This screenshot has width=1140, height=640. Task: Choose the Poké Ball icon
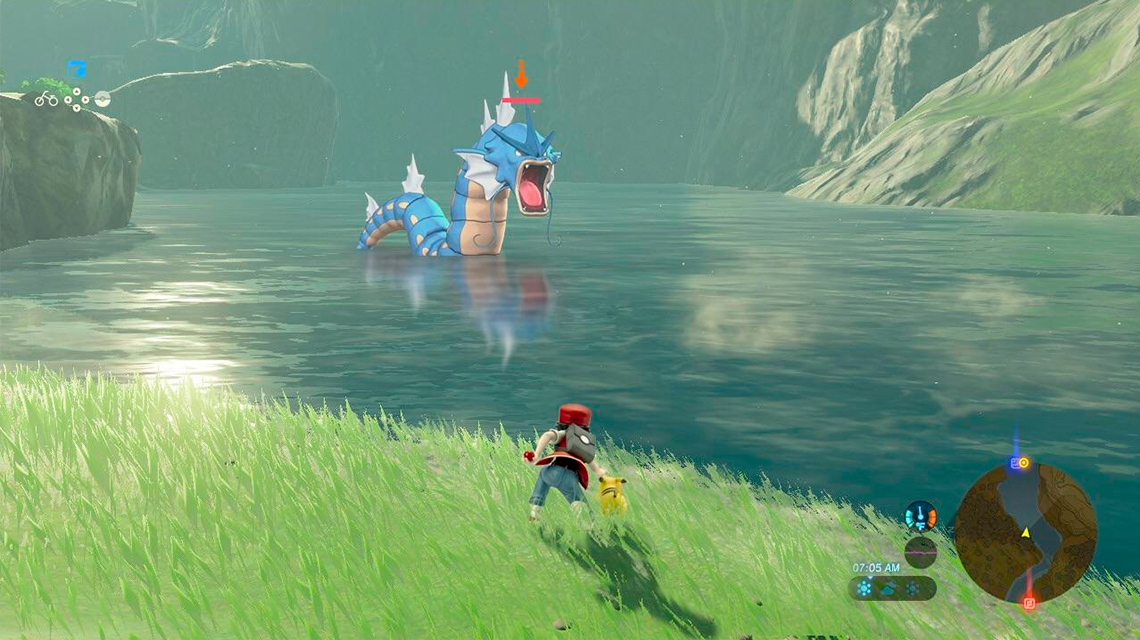coord(102,98)
